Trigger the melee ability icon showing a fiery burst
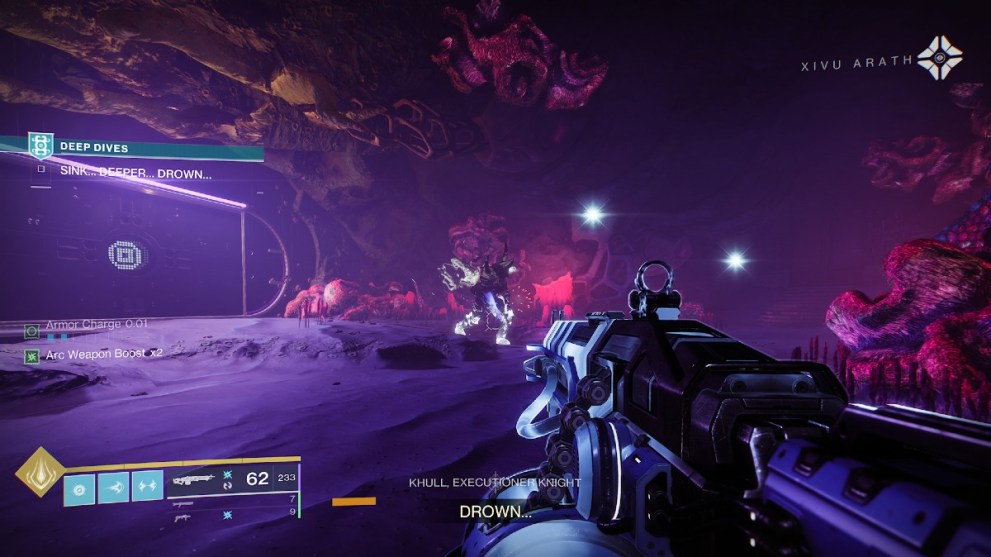Screen dimensions: 991x557 click(x=113, y=486)
